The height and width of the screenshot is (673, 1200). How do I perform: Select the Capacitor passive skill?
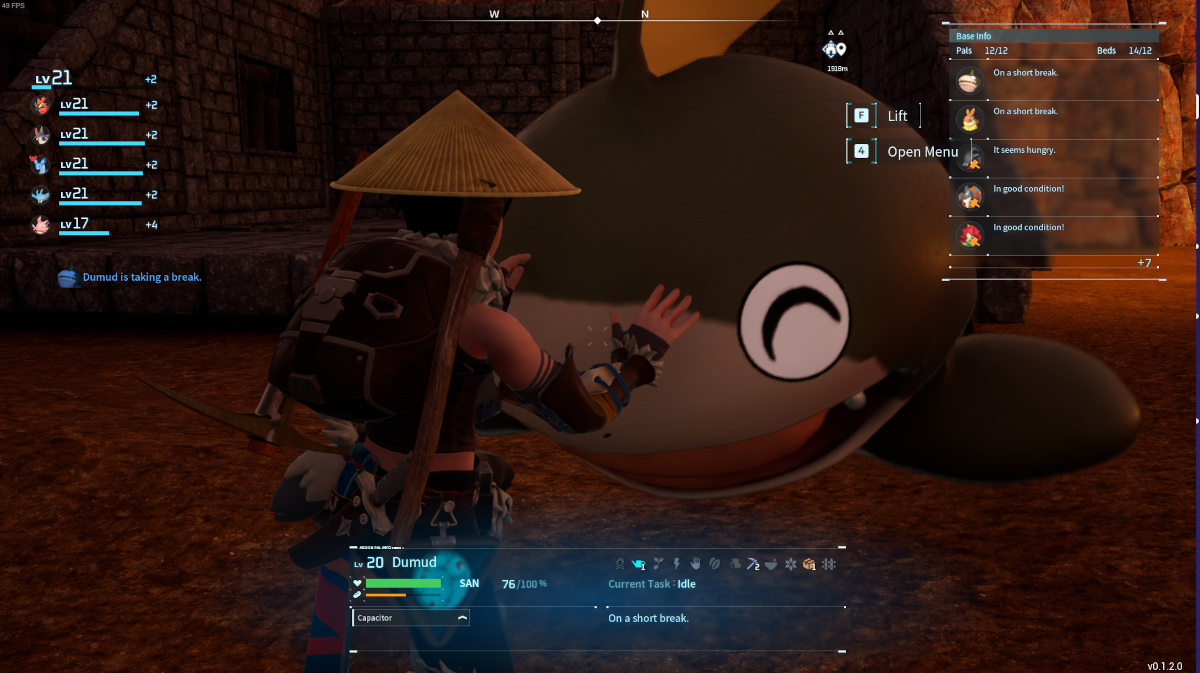pyautogui.click(x=411, y=618)
